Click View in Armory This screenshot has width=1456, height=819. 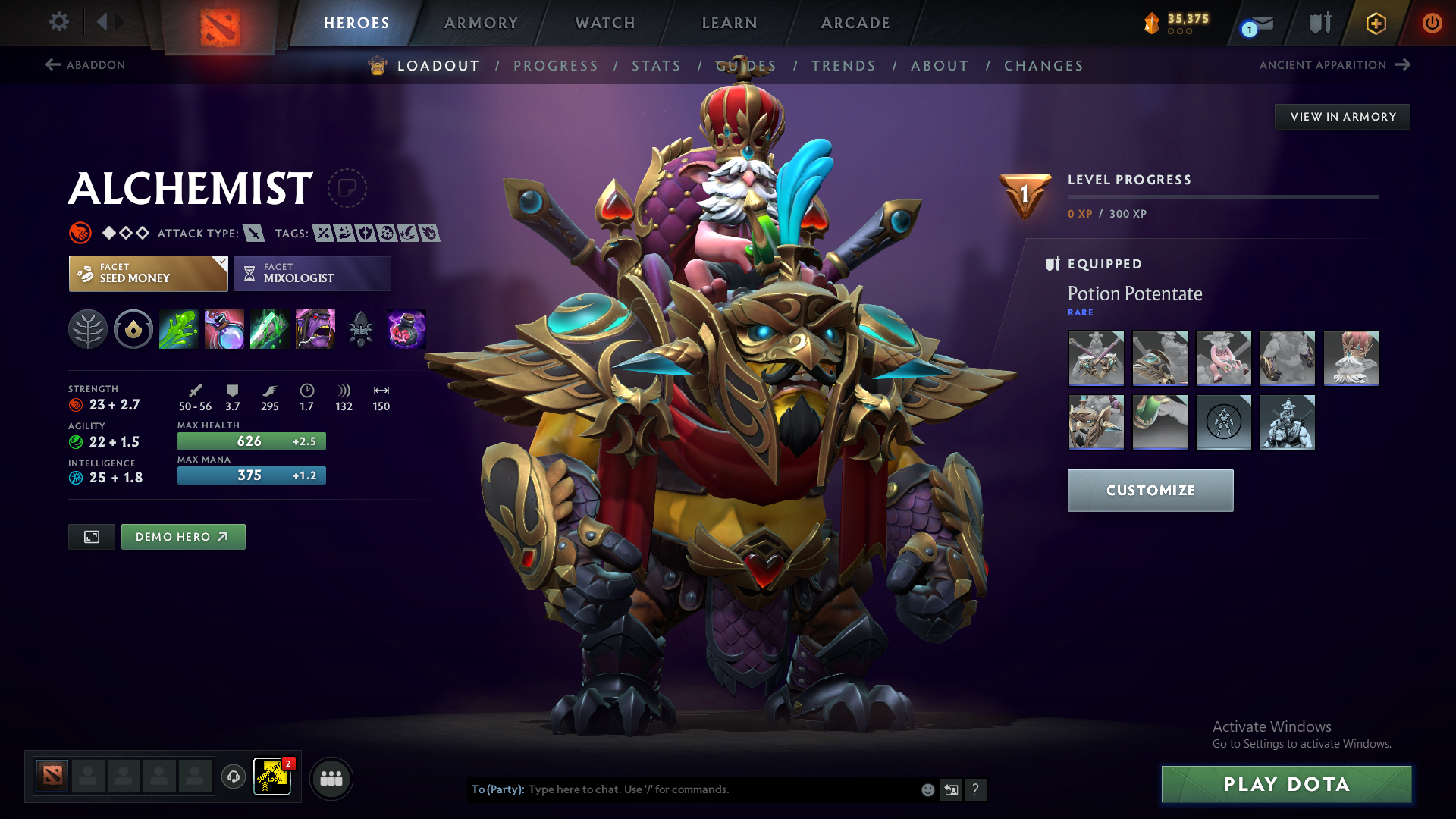[1342, 116]
